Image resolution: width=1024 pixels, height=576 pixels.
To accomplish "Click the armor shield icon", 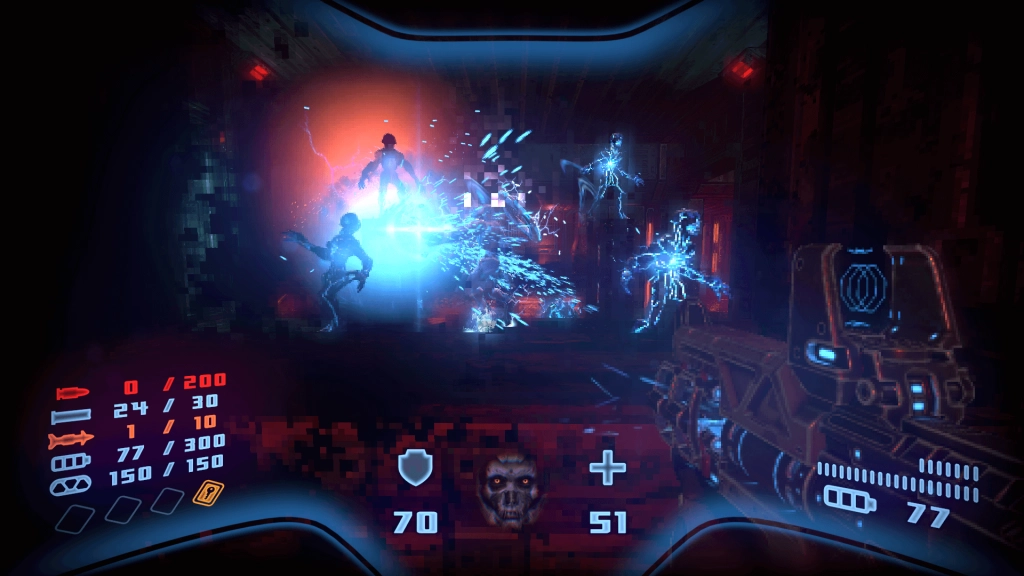I will pos(414,467).
